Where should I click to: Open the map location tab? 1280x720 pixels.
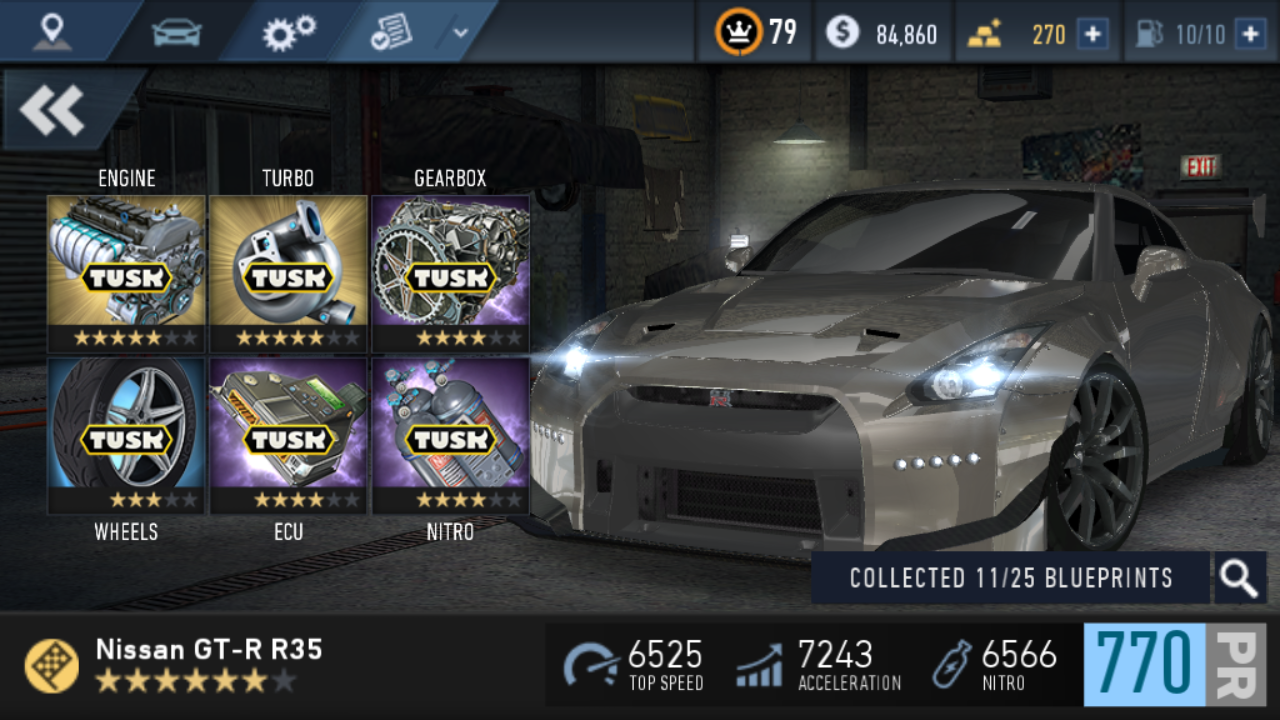tap(51, 32)
